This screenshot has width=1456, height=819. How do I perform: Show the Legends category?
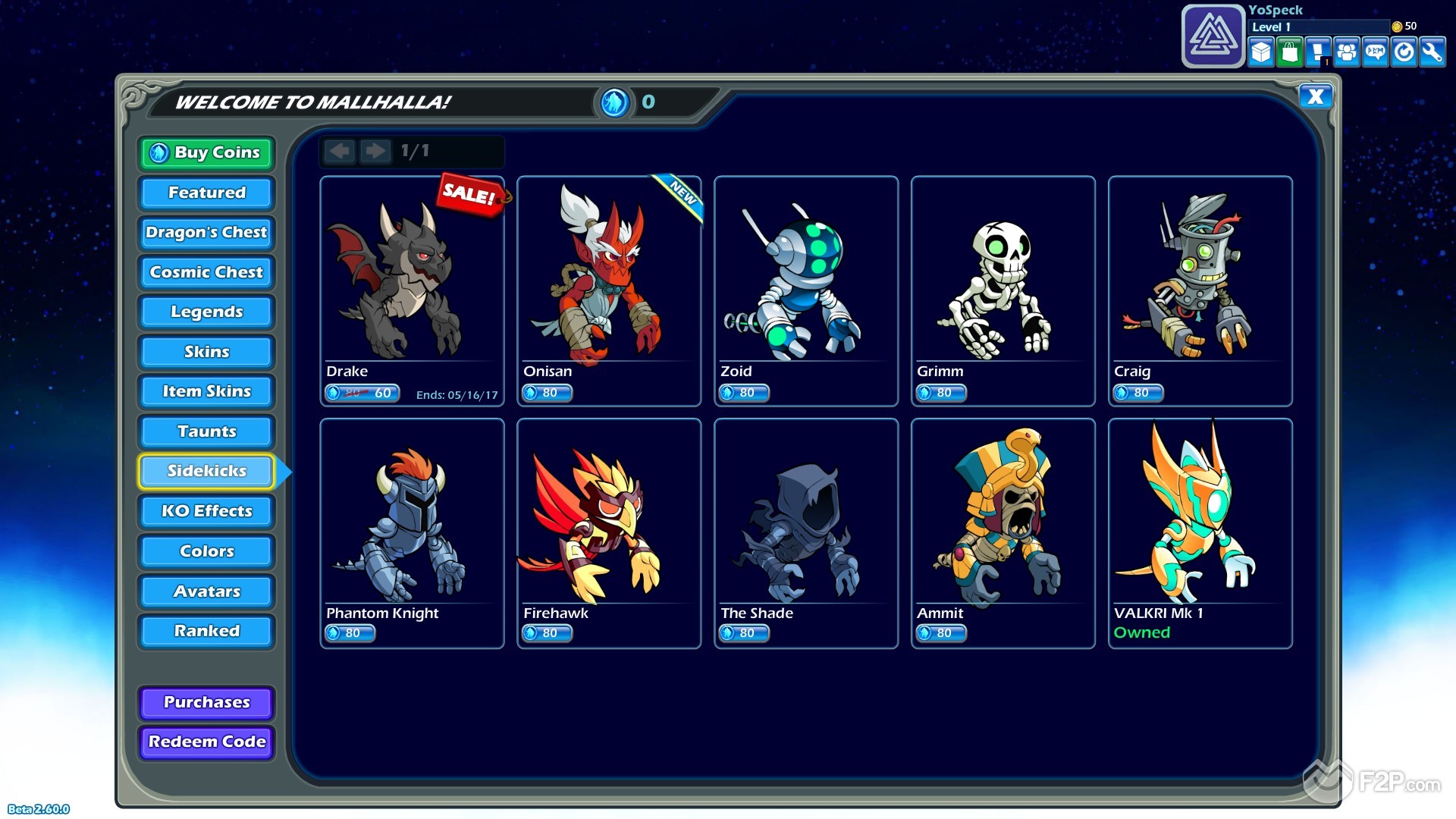[206, 312]
